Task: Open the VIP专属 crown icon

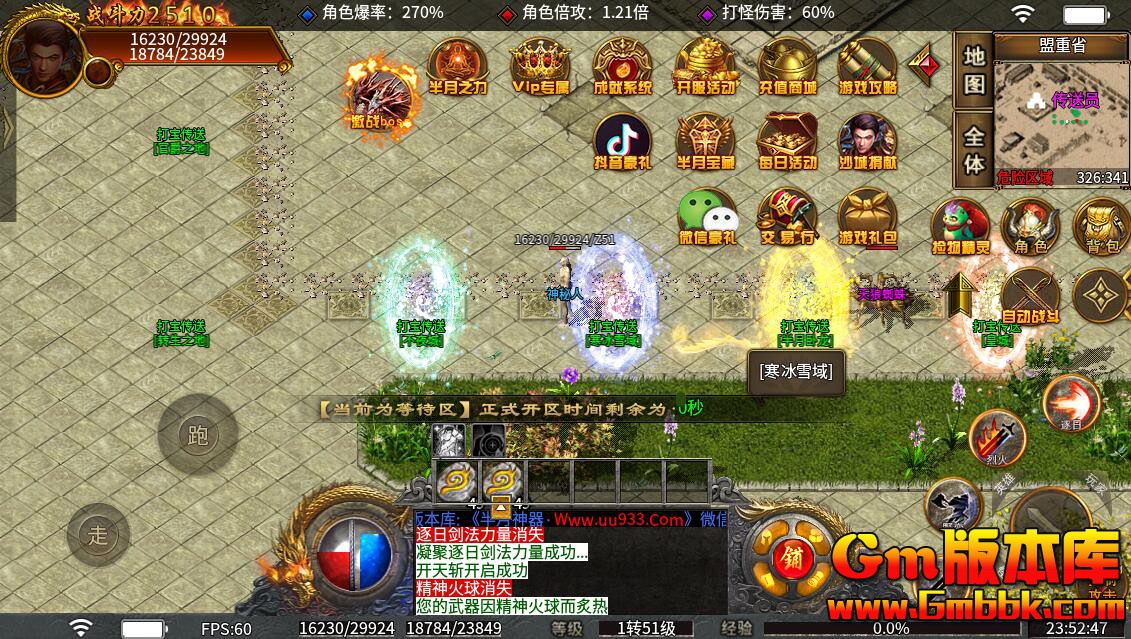Action: tap(540, 66)
